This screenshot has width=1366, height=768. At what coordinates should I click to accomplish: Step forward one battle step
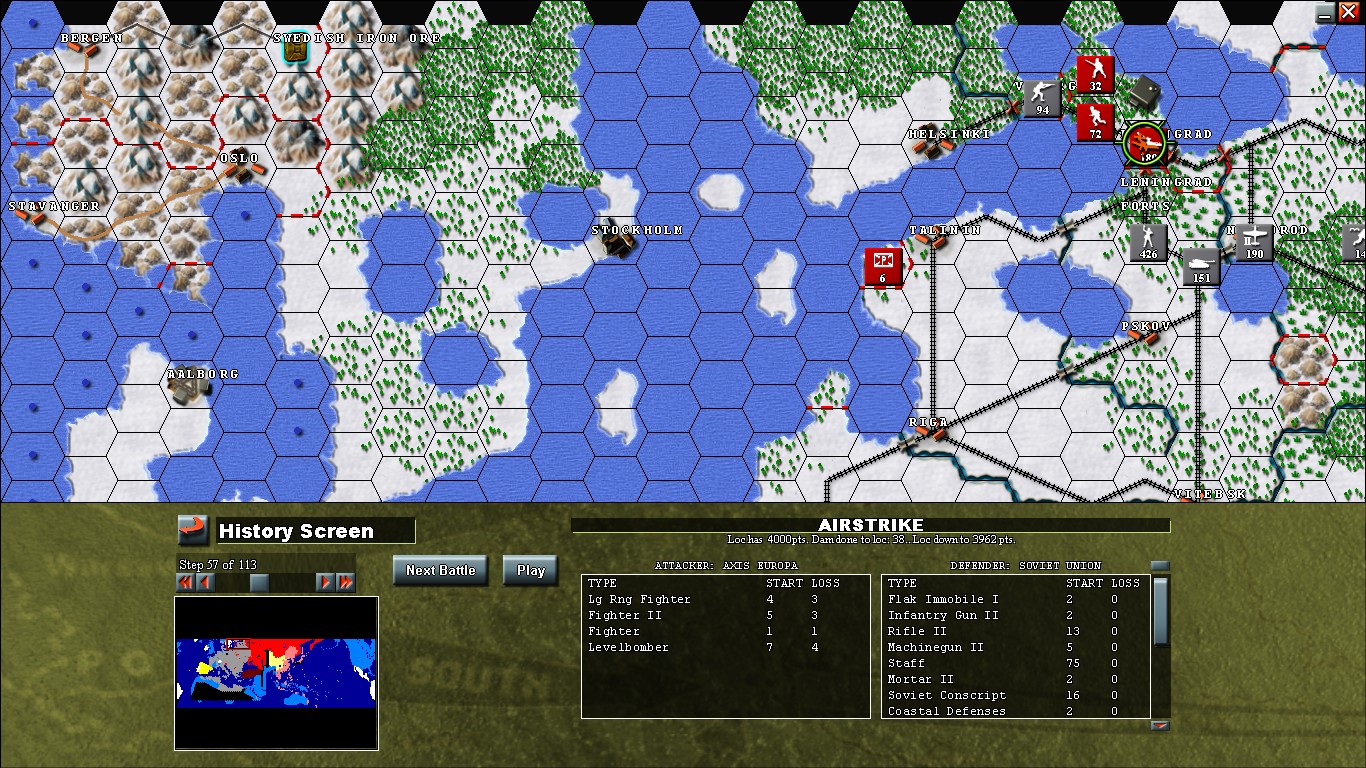click(x=324, y=582)
